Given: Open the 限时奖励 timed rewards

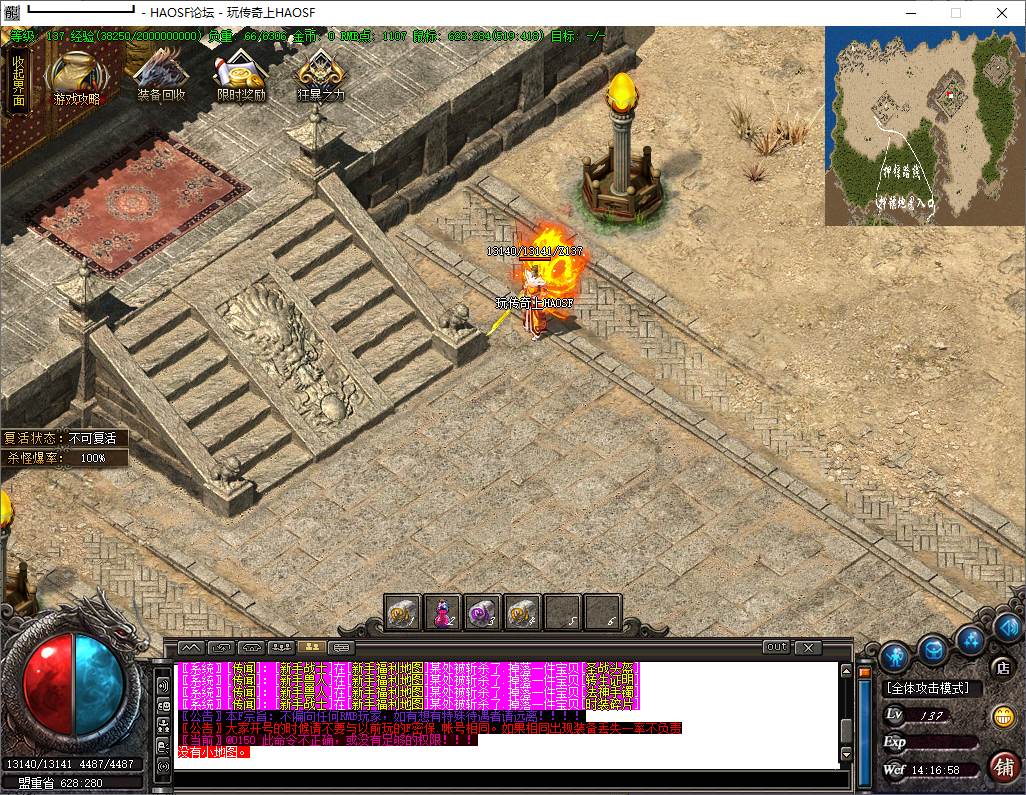Looking at the screenshot, I should [241, 76].
